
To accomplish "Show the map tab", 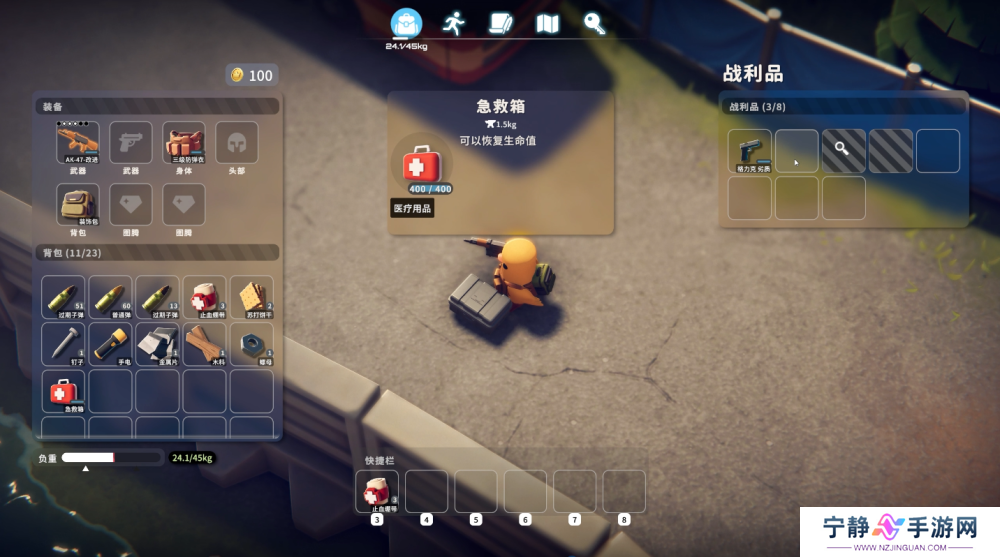I will pos(548,23).
